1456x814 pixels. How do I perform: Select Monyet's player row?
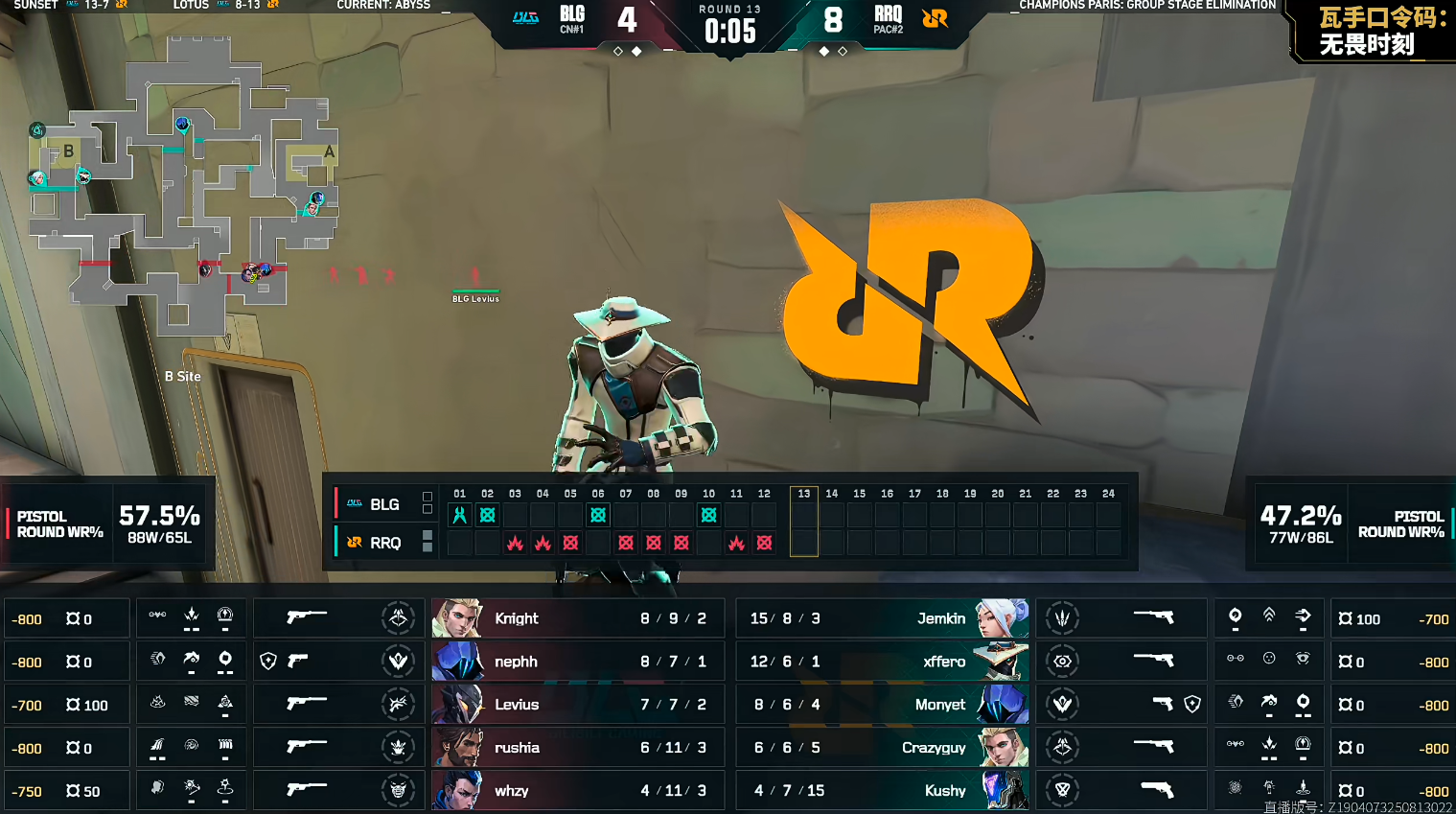(882, 705)
